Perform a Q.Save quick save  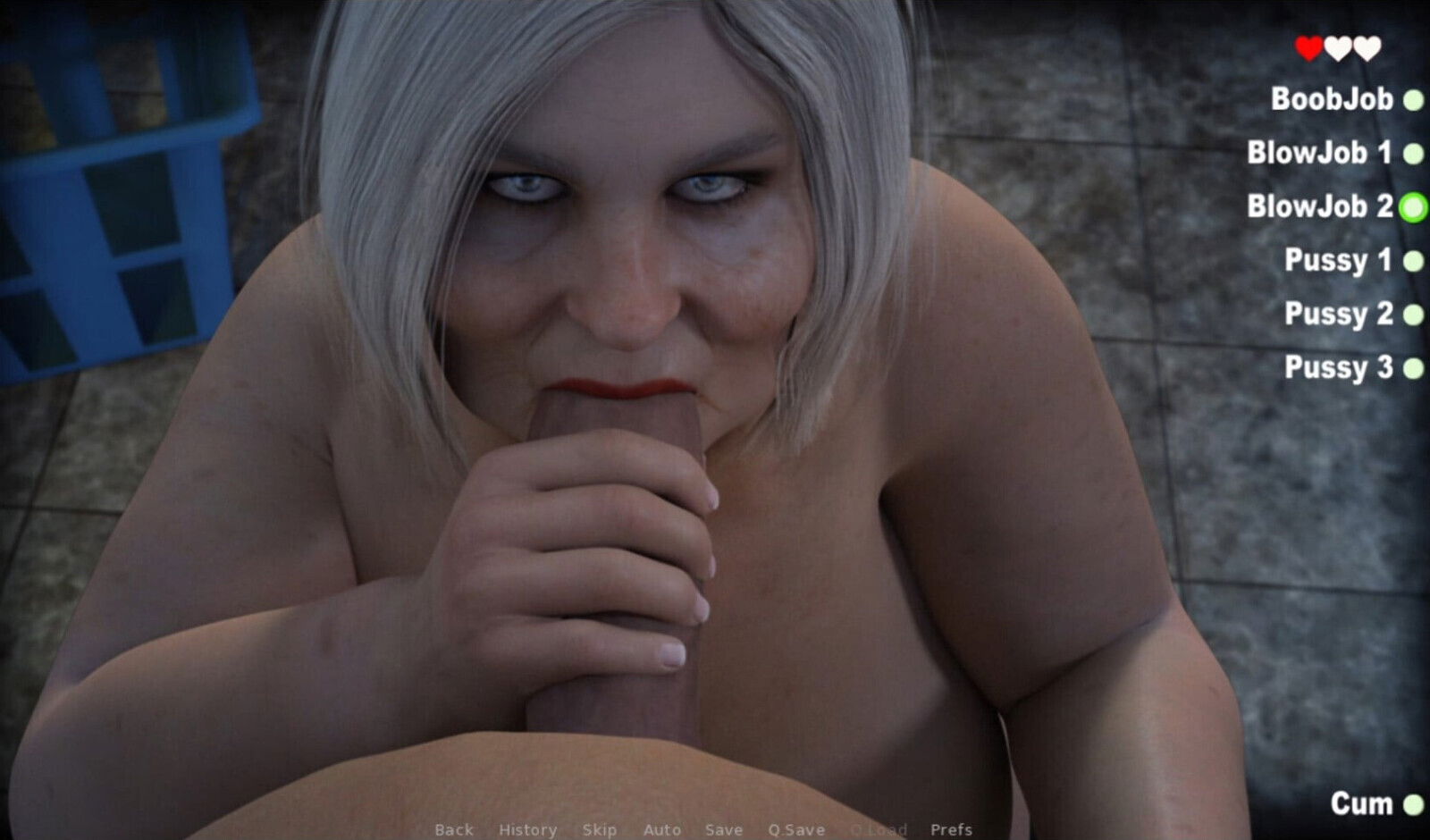[798, 829]
